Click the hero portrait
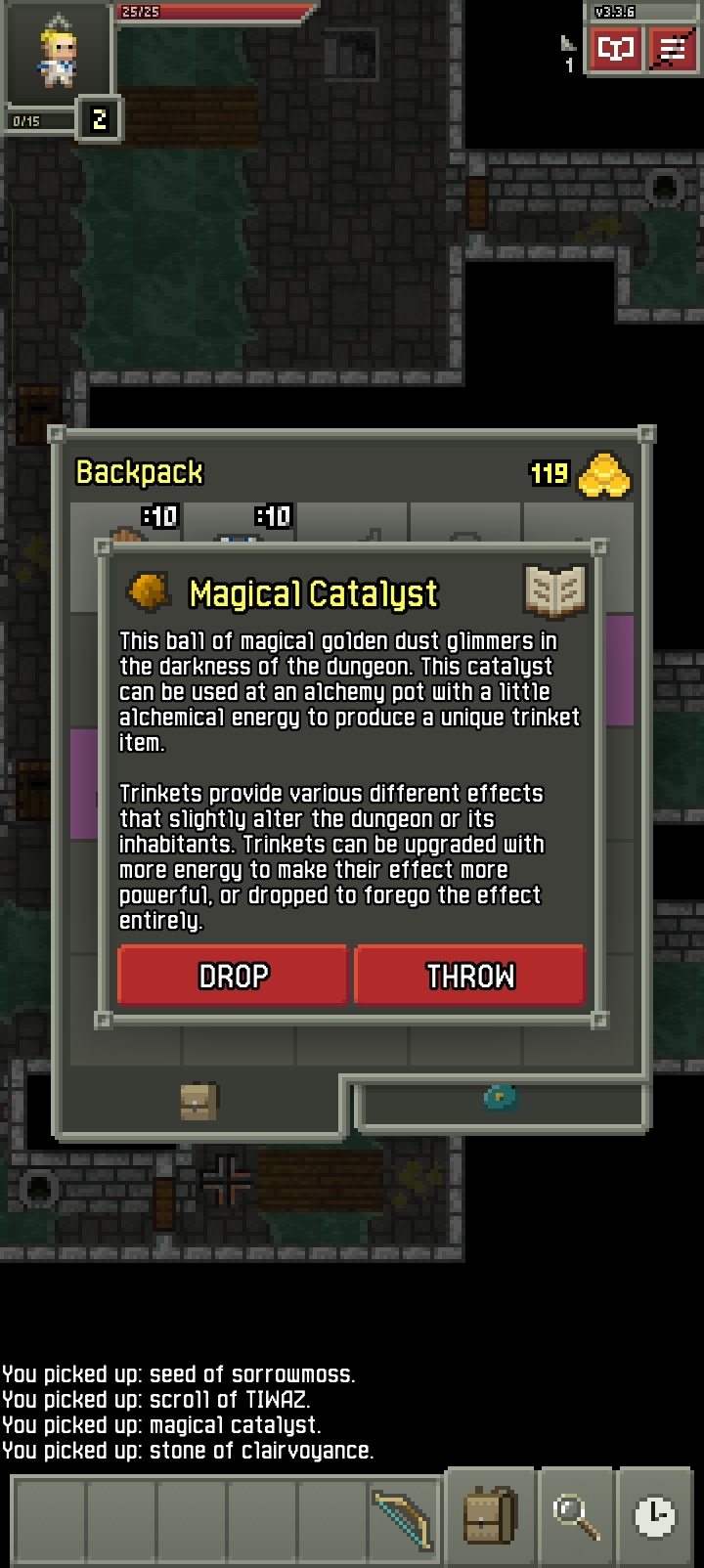 (57, 55)
